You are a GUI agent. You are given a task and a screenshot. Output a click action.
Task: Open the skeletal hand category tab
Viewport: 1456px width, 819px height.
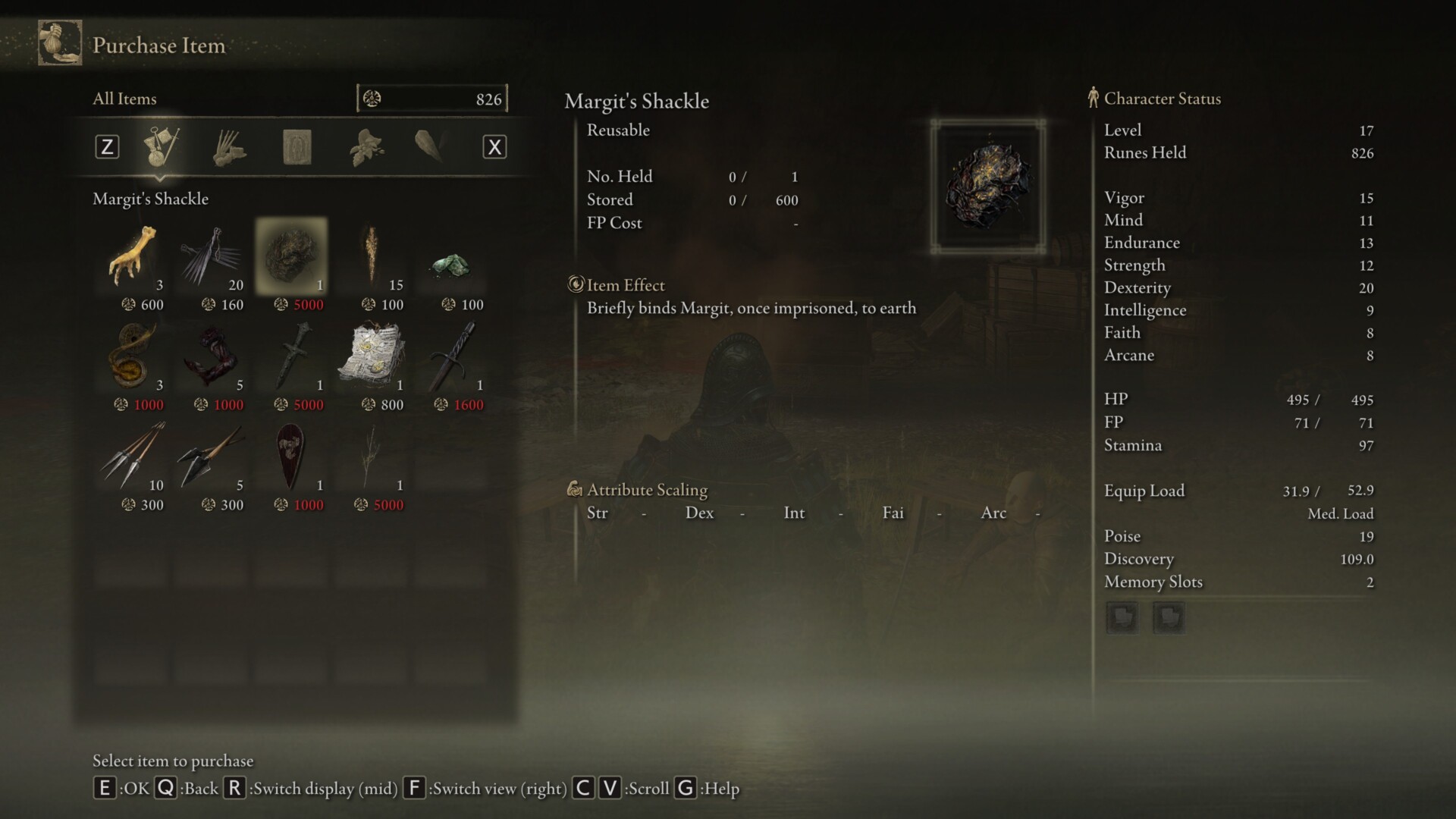point(228,146)
